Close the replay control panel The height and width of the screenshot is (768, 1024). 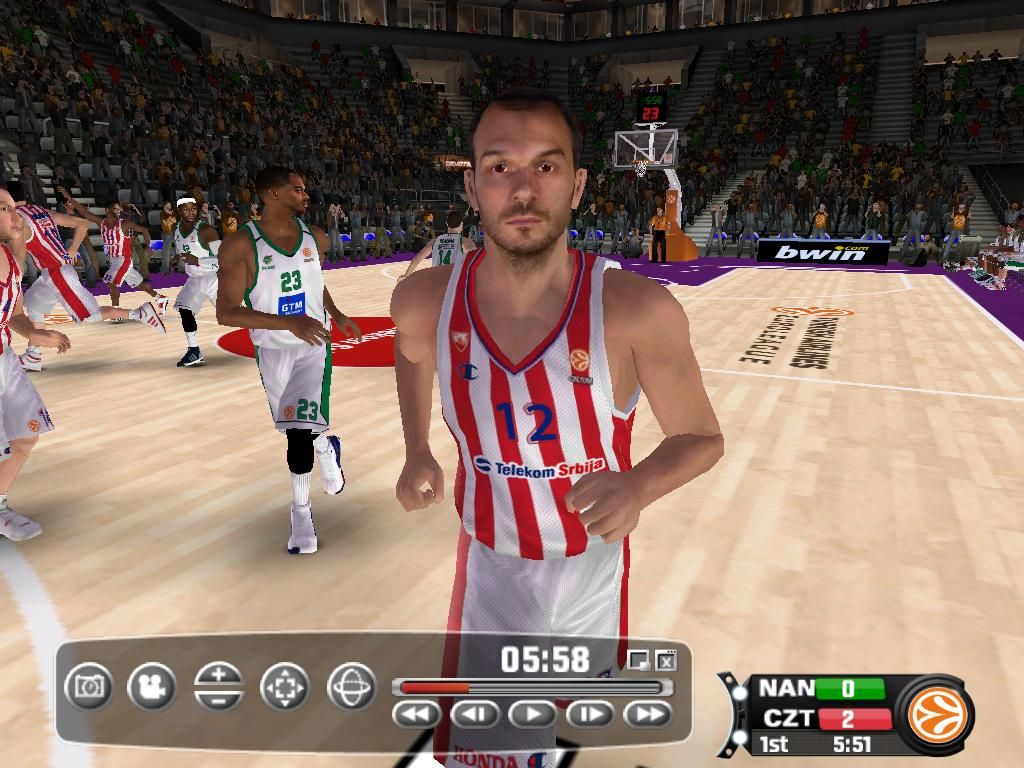pyautogui.click(x=666, y=660)
